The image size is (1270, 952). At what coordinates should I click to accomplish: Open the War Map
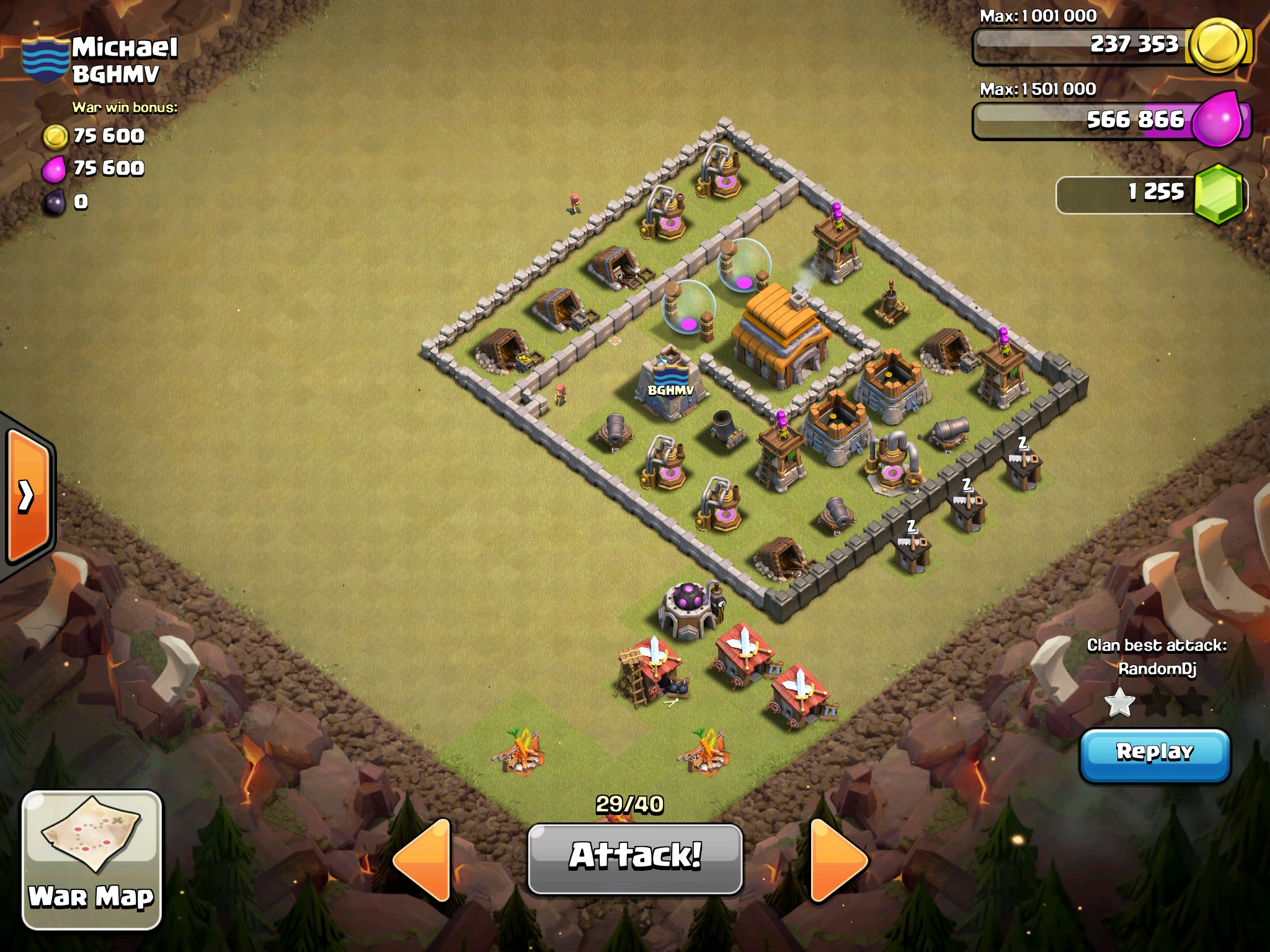(x=92, y=859)
